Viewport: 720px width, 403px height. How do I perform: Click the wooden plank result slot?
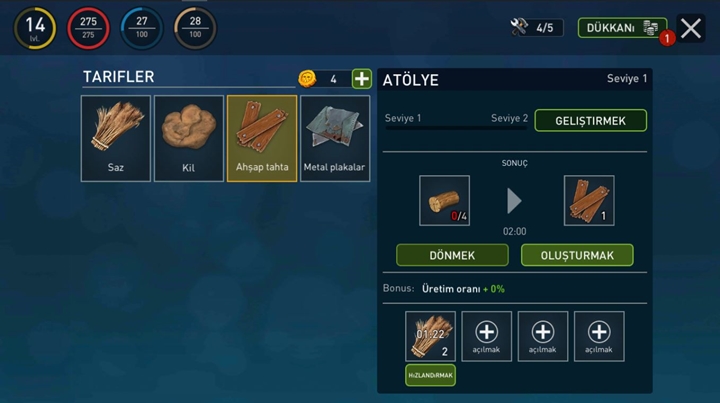[x=589, y=200]
